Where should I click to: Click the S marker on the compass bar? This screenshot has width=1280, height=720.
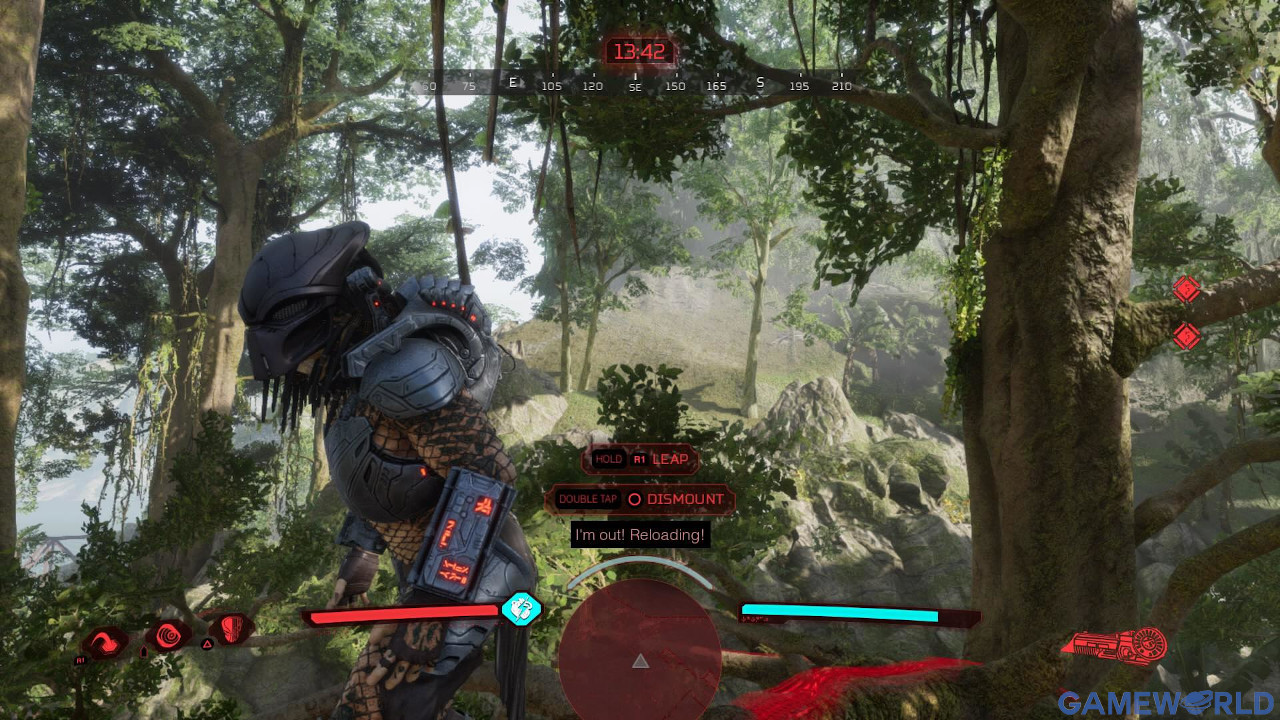click(x=759, y=84)
